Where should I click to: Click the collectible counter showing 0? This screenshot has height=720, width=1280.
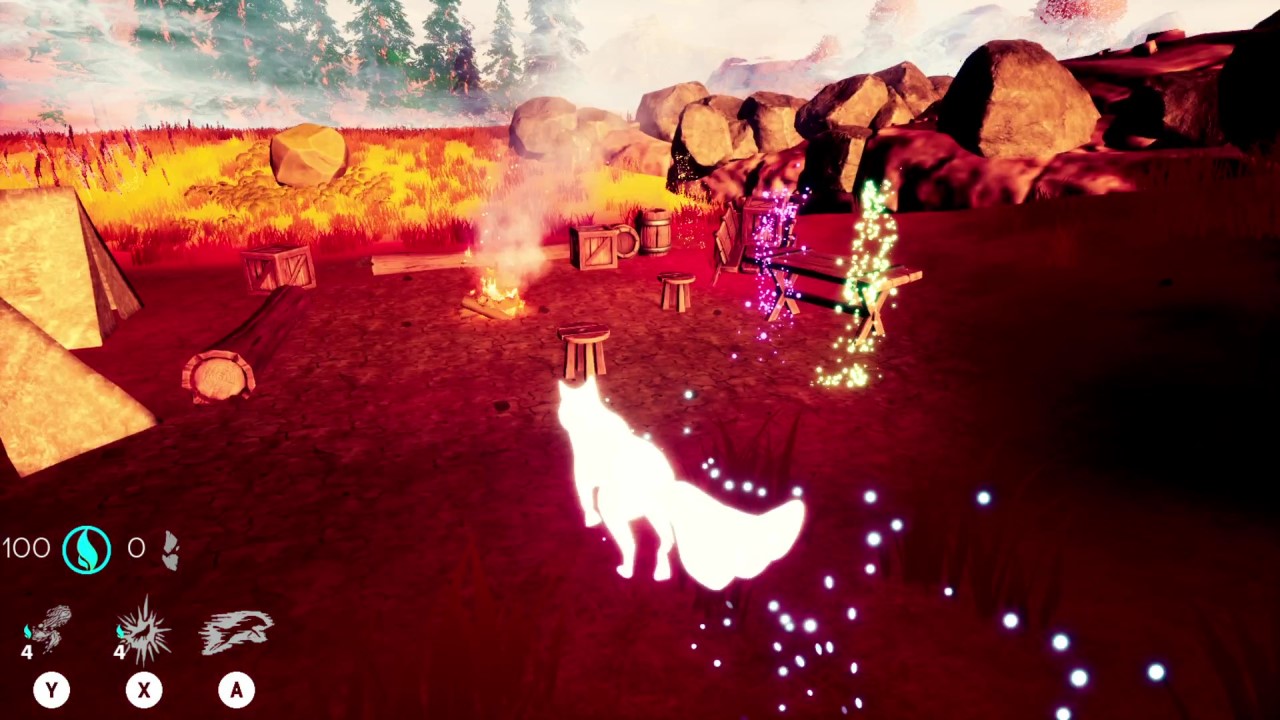(137, 548)
